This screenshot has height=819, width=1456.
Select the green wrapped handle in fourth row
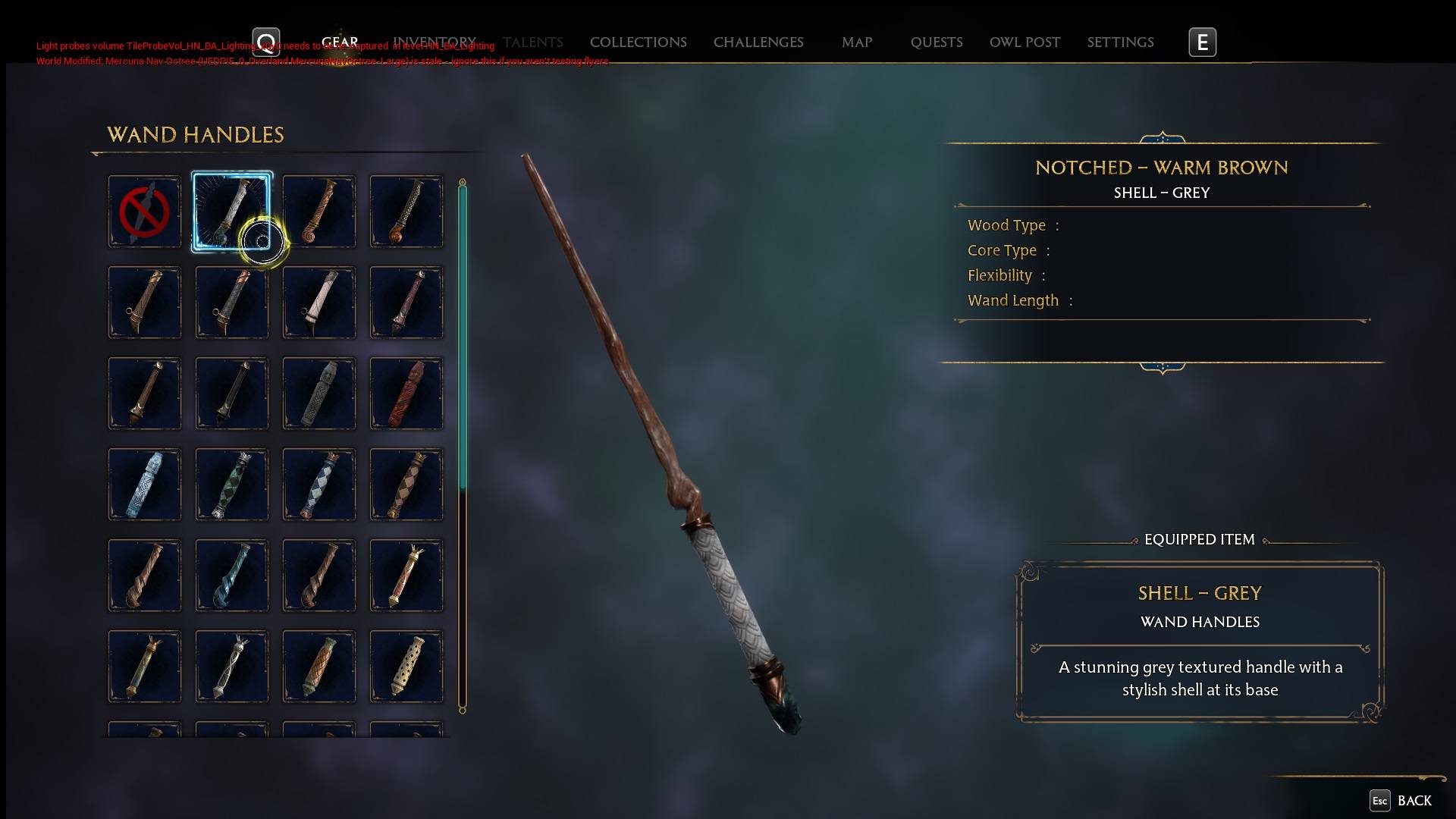click(232, 484)
